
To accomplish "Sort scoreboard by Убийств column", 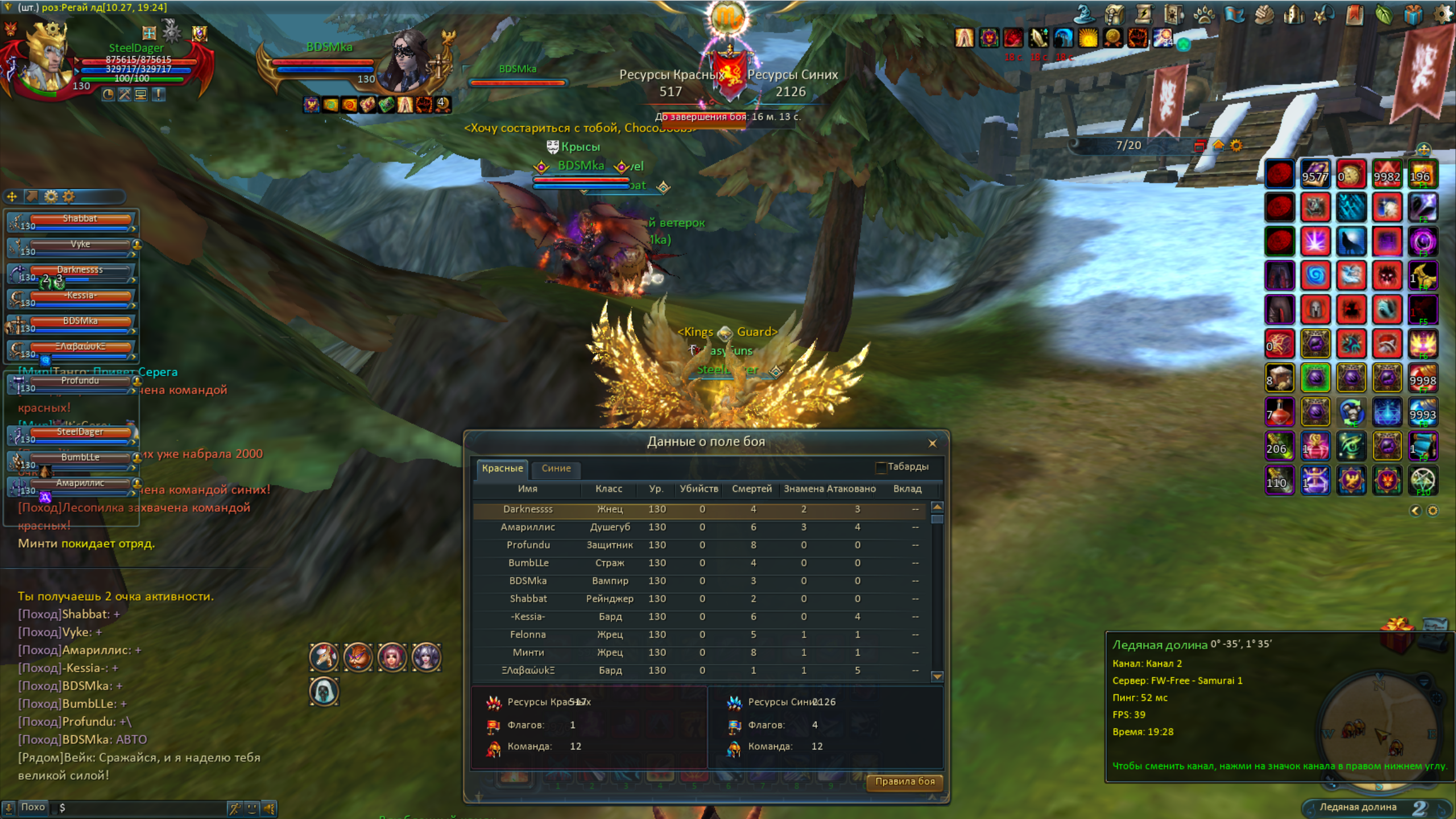I will pos(699,489).
